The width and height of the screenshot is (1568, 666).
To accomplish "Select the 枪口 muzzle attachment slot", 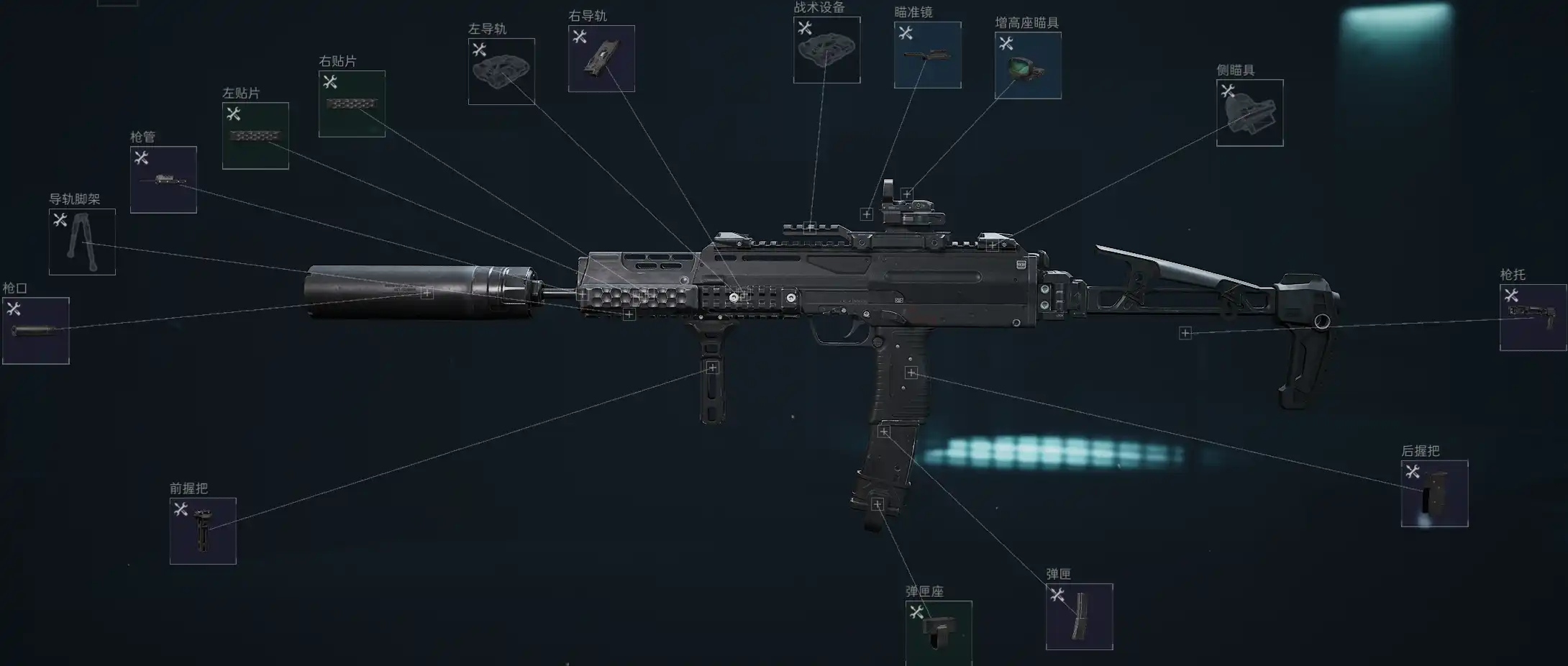I will [x=36, y=331].
